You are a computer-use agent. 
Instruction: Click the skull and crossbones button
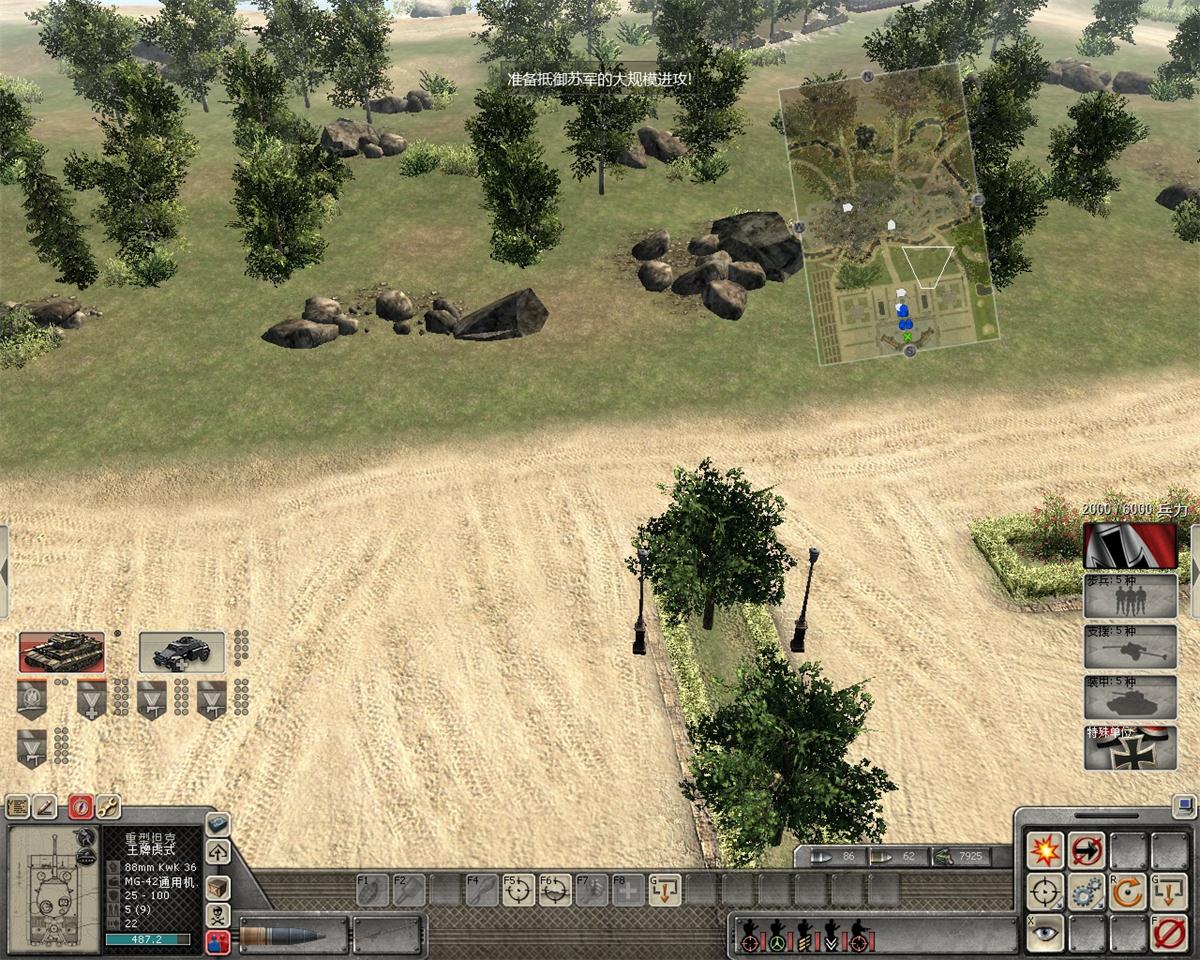(x=217, y=915)
